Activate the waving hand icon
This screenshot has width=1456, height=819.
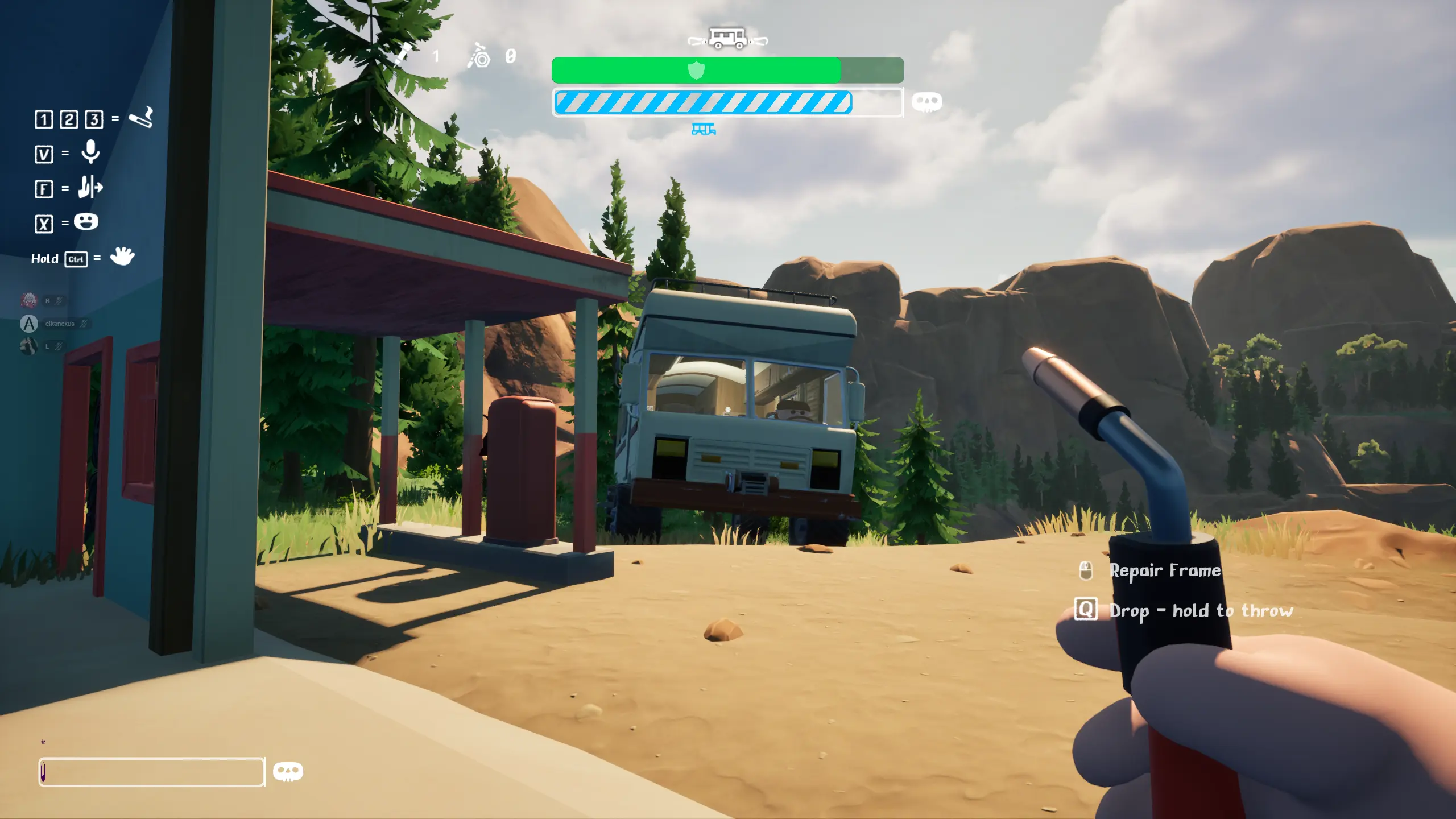[x=122, y=257]
